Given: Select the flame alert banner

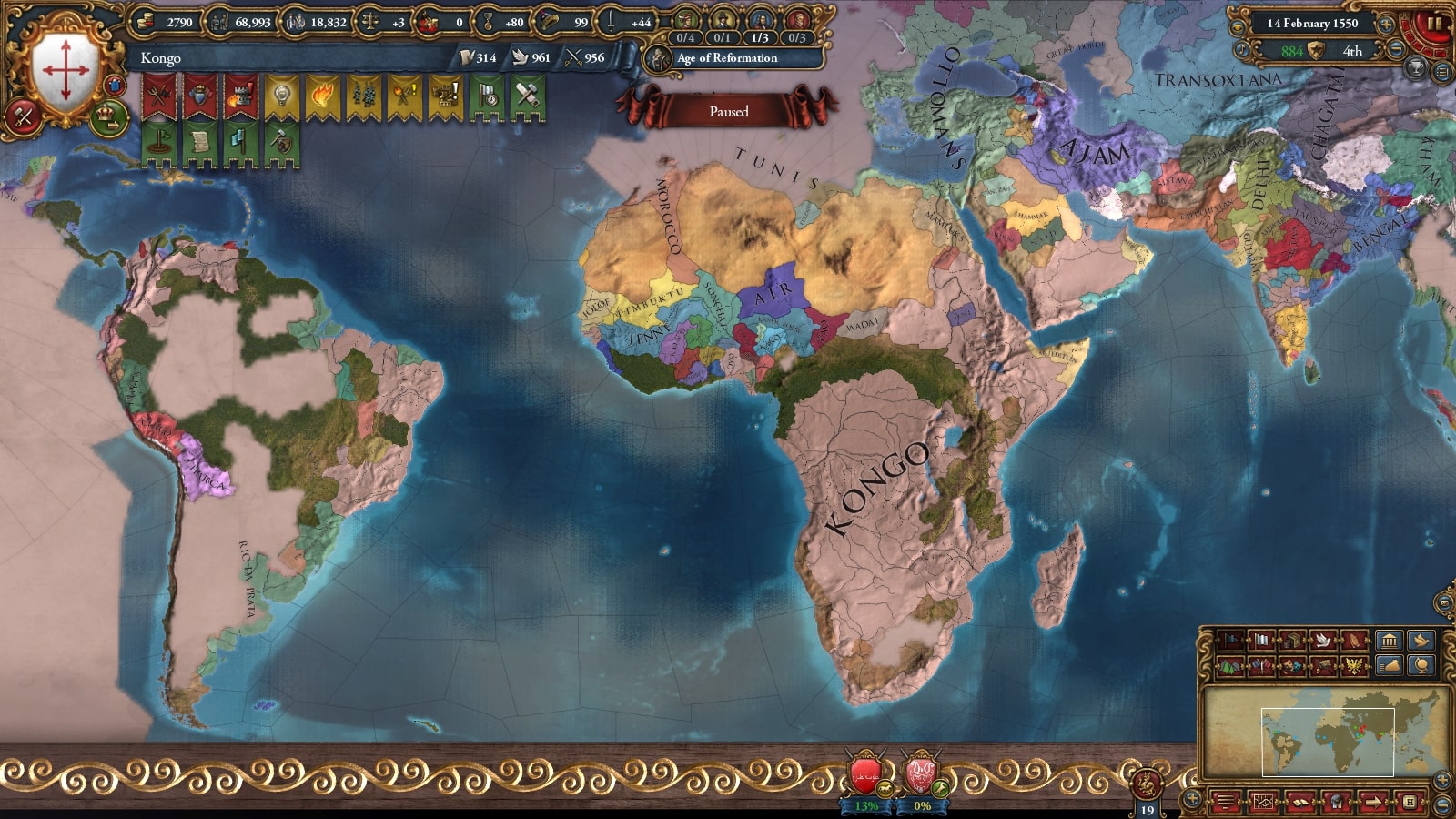Looking at the screenshot, I should [x=322, y=96].
